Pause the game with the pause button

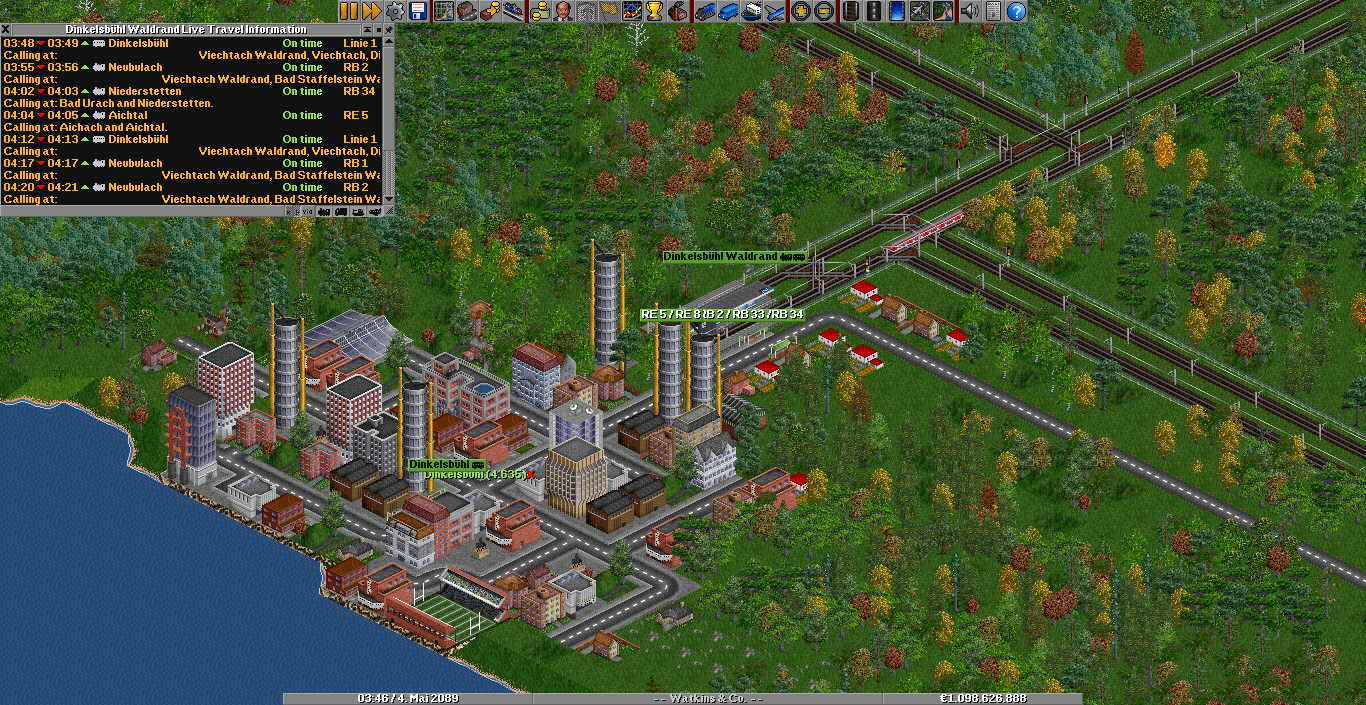[348, 11]
